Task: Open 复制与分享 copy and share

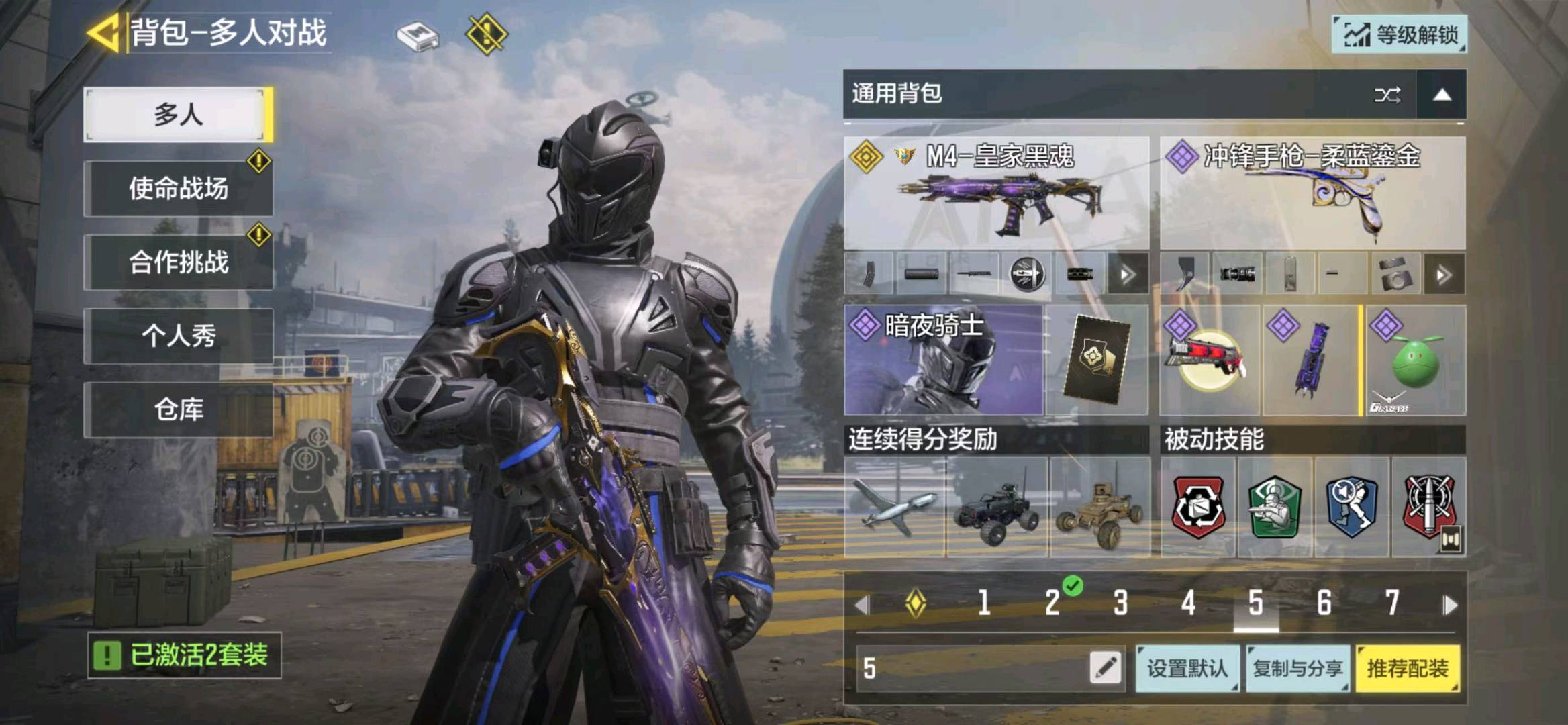Action: point(1297,669)
